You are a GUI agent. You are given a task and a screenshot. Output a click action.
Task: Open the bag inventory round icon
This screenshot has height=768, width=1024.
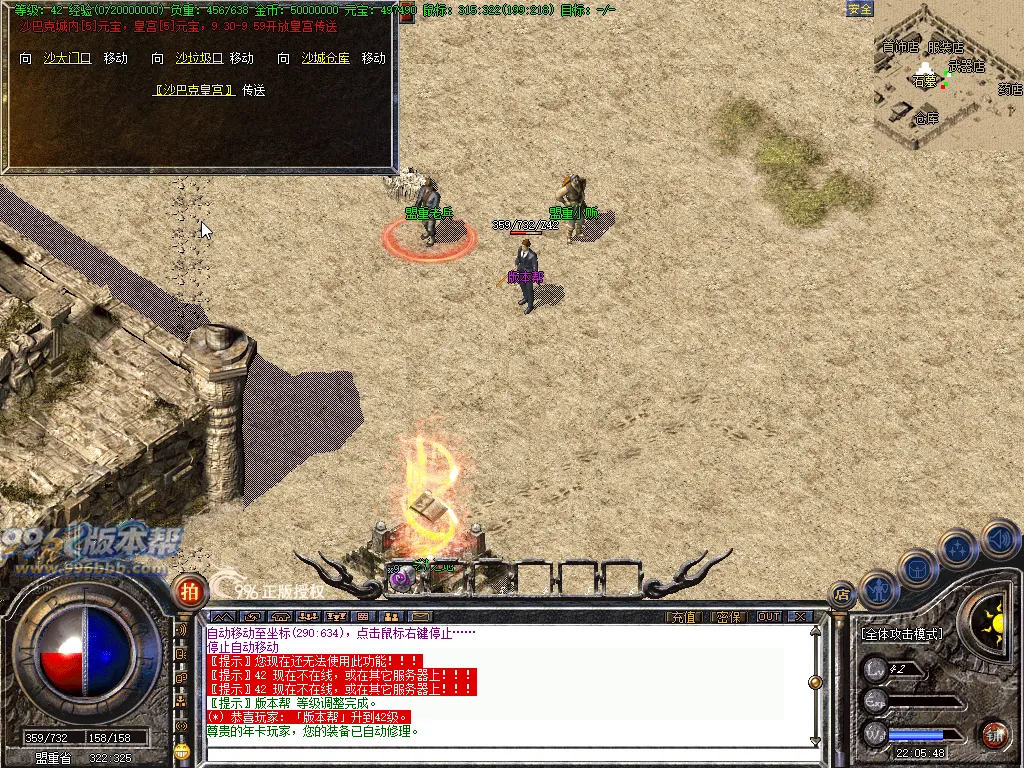[919, 568]
